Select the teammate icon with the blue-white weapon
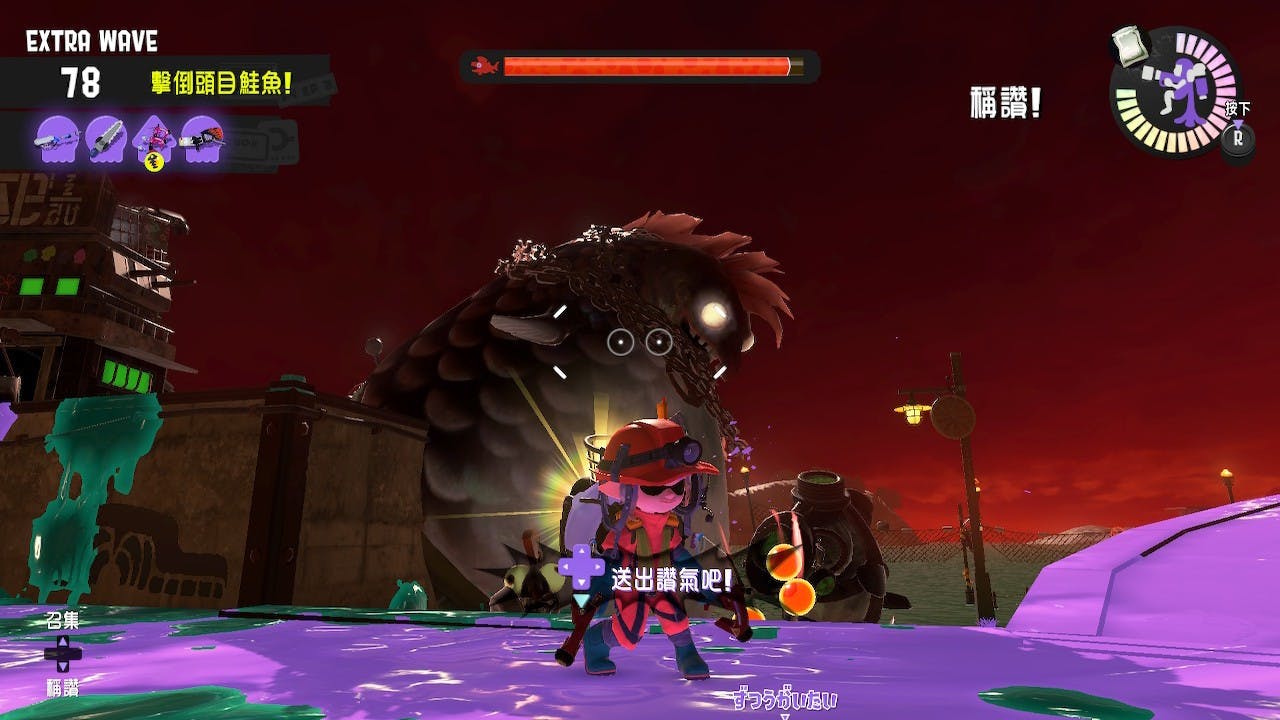Screen dimensions: 1280x720 [x=58, y=140]
